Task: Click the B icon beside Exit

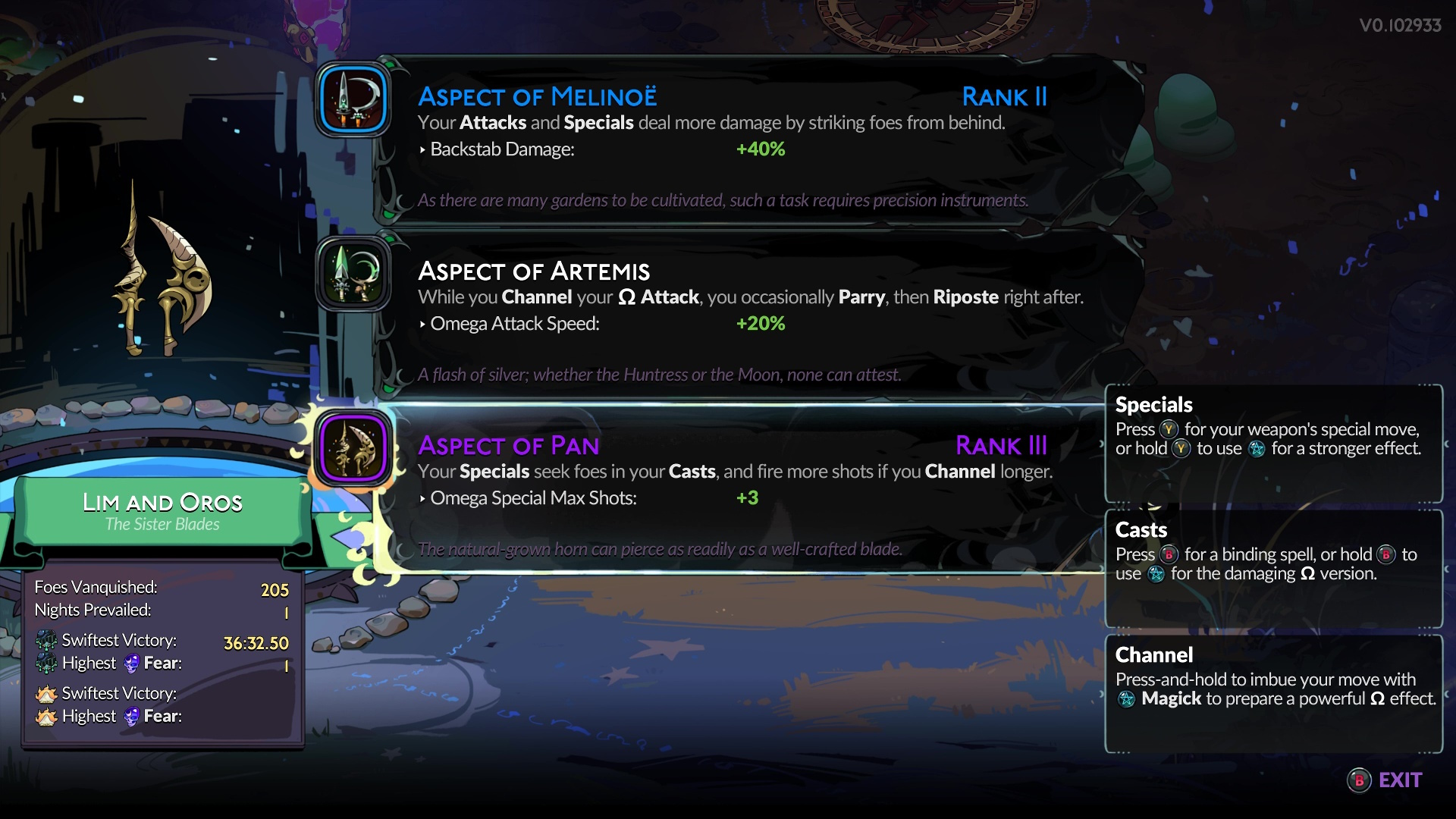Action: (x=1360, y=780)
